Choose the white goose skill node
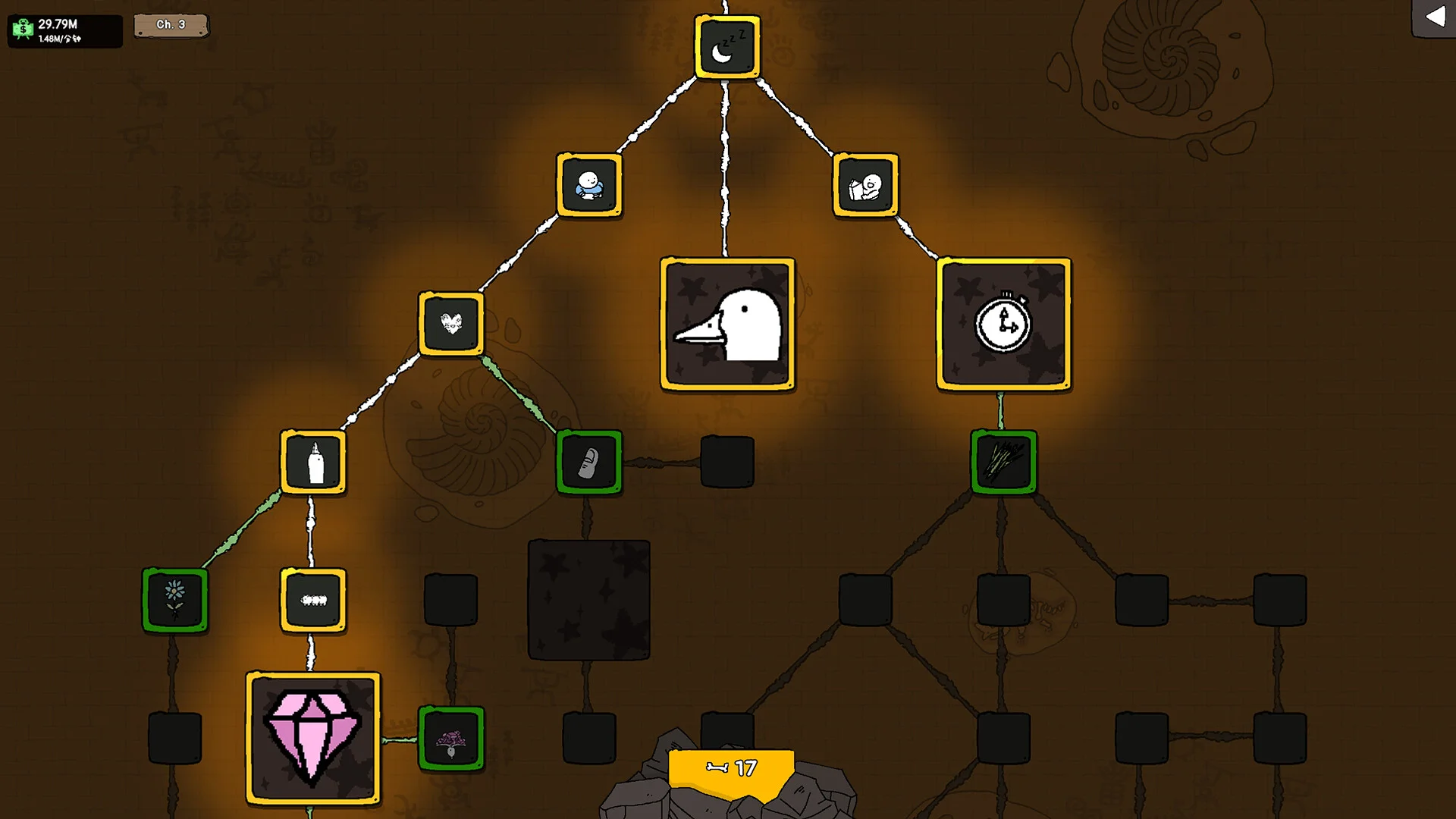Image resolution: width=1456 pixels, height=819 pixels. (x=727, y=324)
